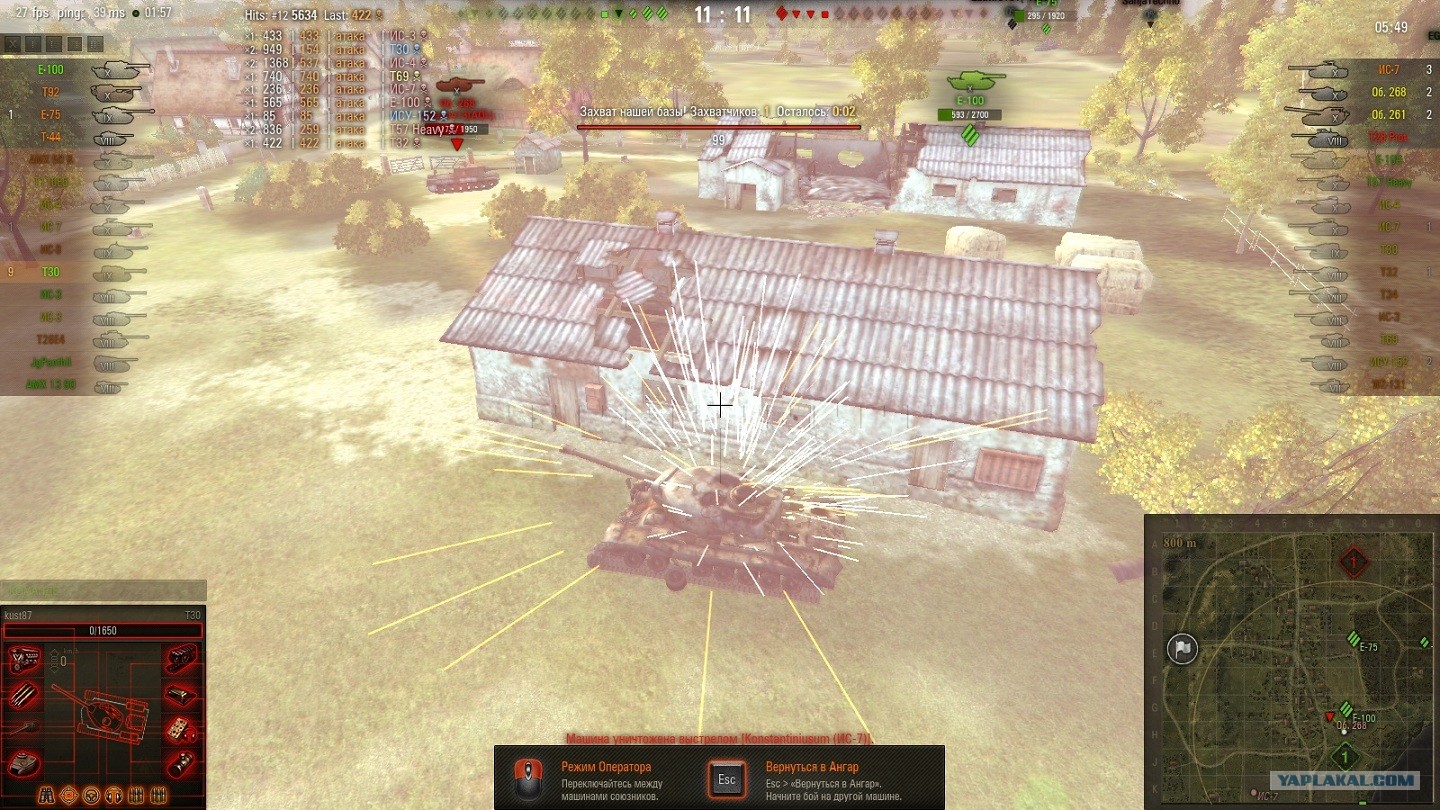1440x810 pixels.
Task: Click the driver steering wheel crew icon
Action: pos(91,796)
